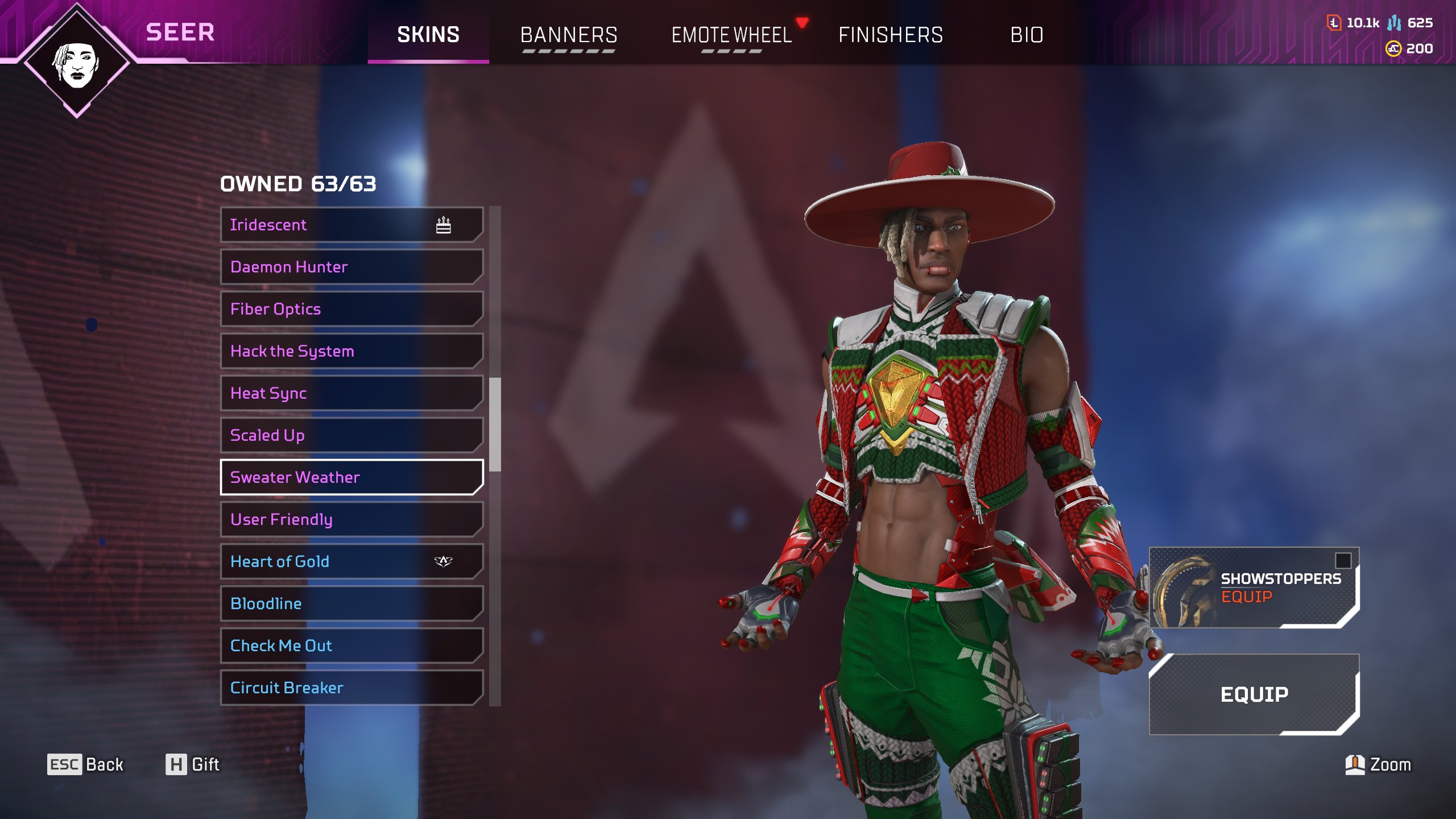This screenshot has width=1456, height=819.
Task: Pick the Check Me Out skin
Action: tap(351, 646)
